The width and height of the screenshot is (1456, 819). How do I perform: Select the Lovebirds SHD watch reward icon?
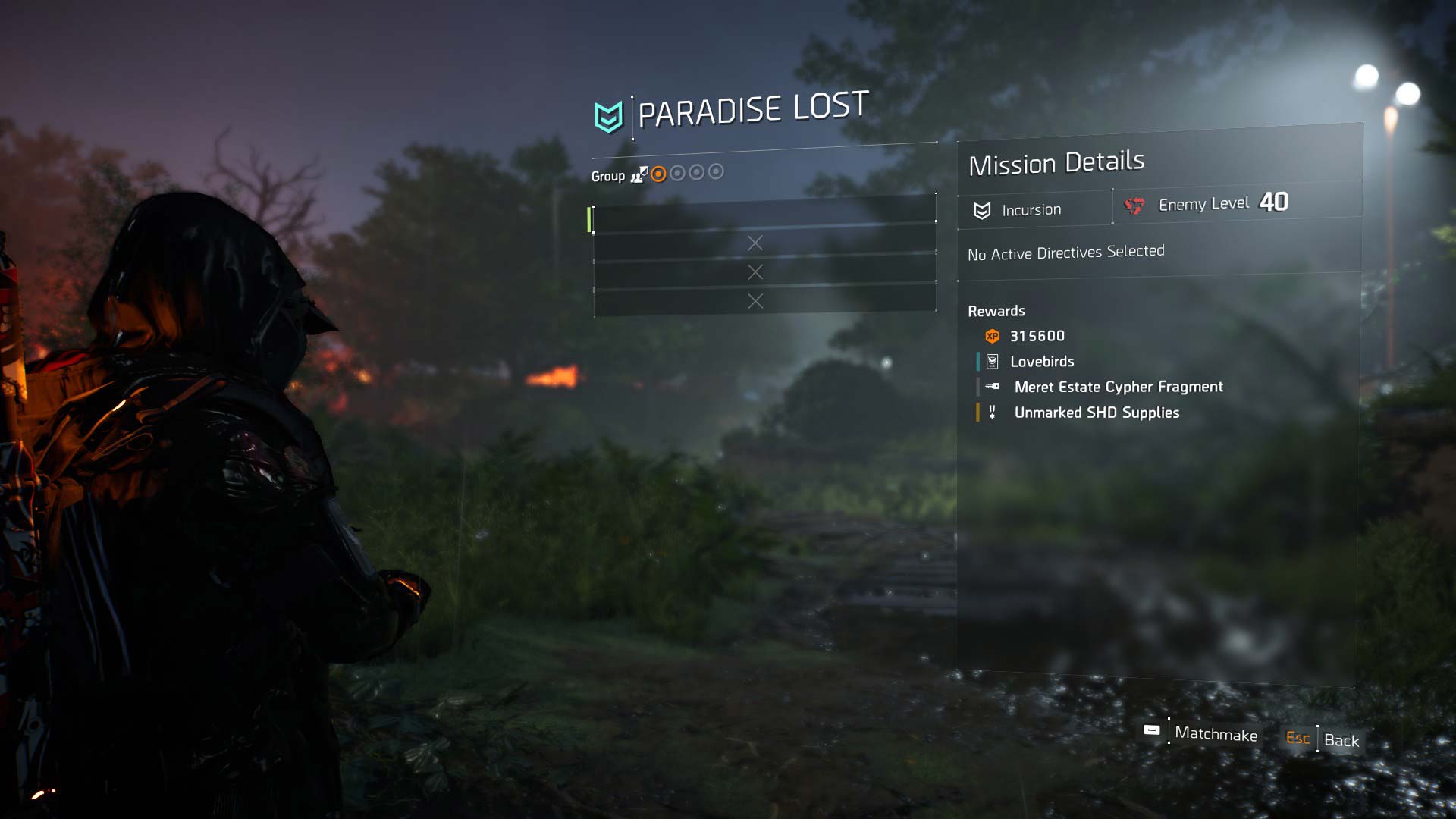992,362
